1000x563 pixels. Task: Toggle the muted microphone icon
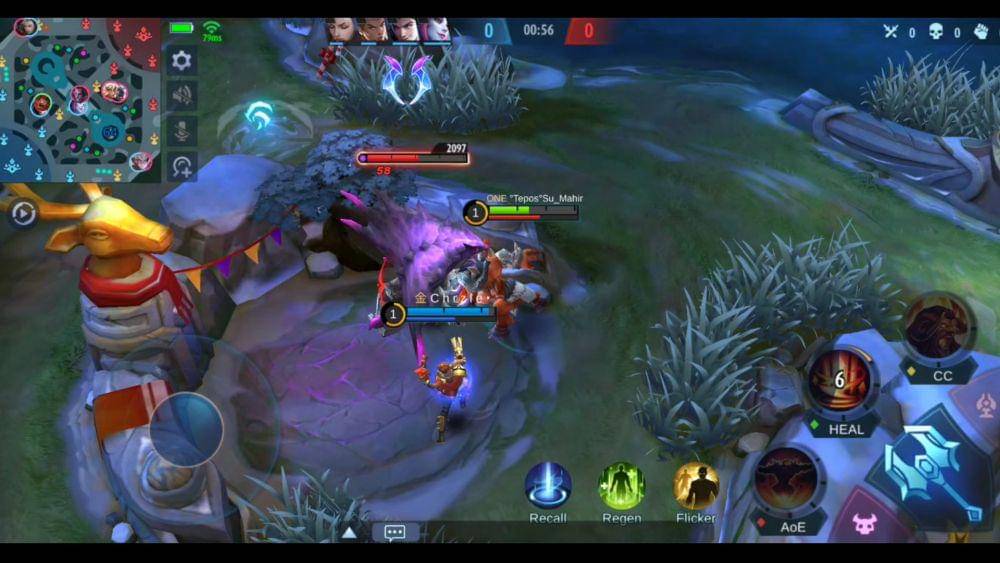pos(182,131)
